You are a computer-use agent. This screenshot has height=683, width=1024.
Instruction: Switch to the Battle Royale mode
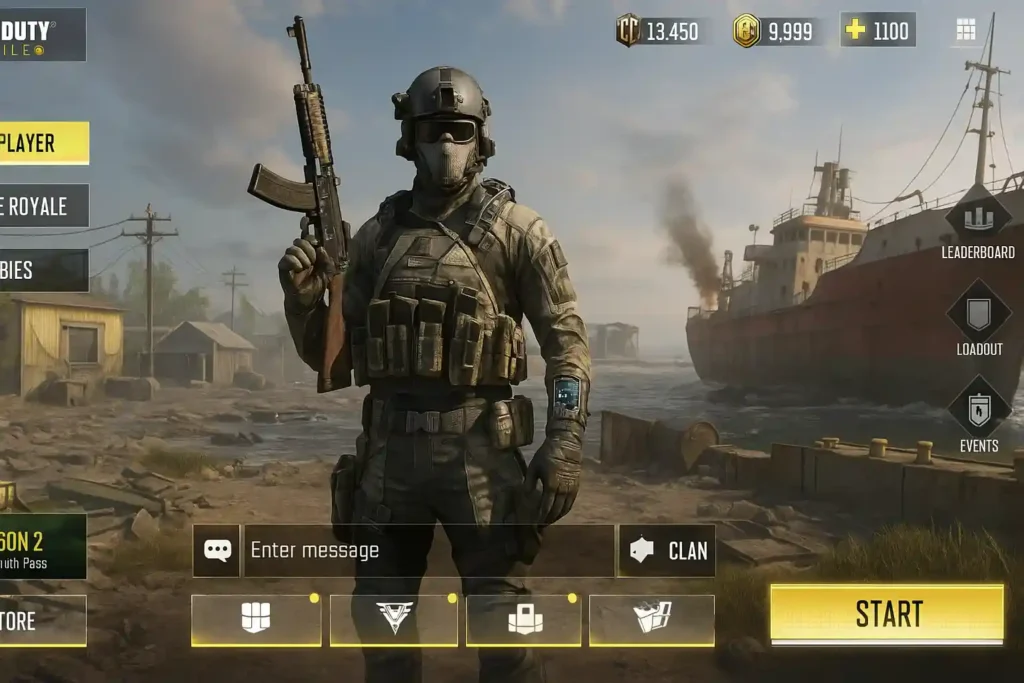(43, 206)
